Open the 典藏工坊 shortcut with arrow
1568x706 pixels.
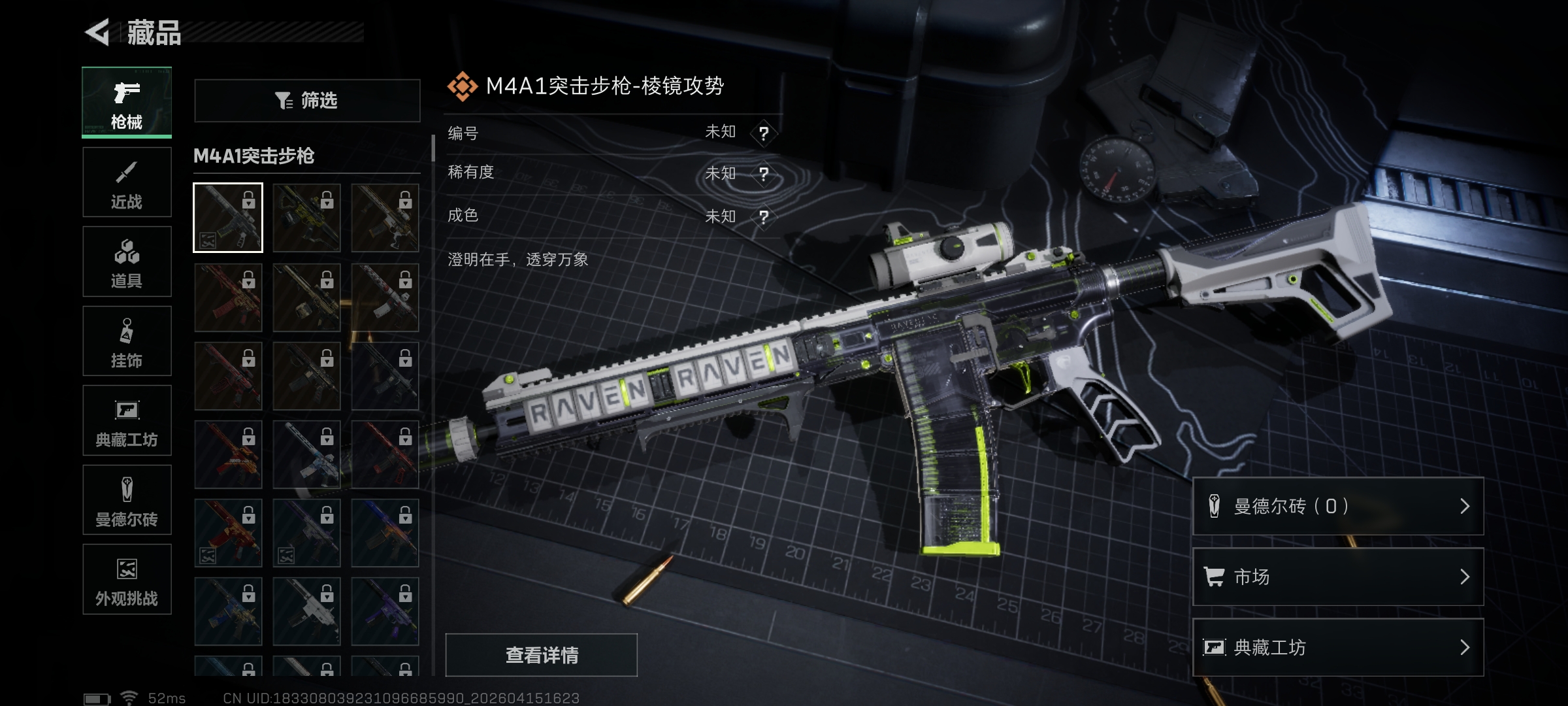coord(1337,647)
